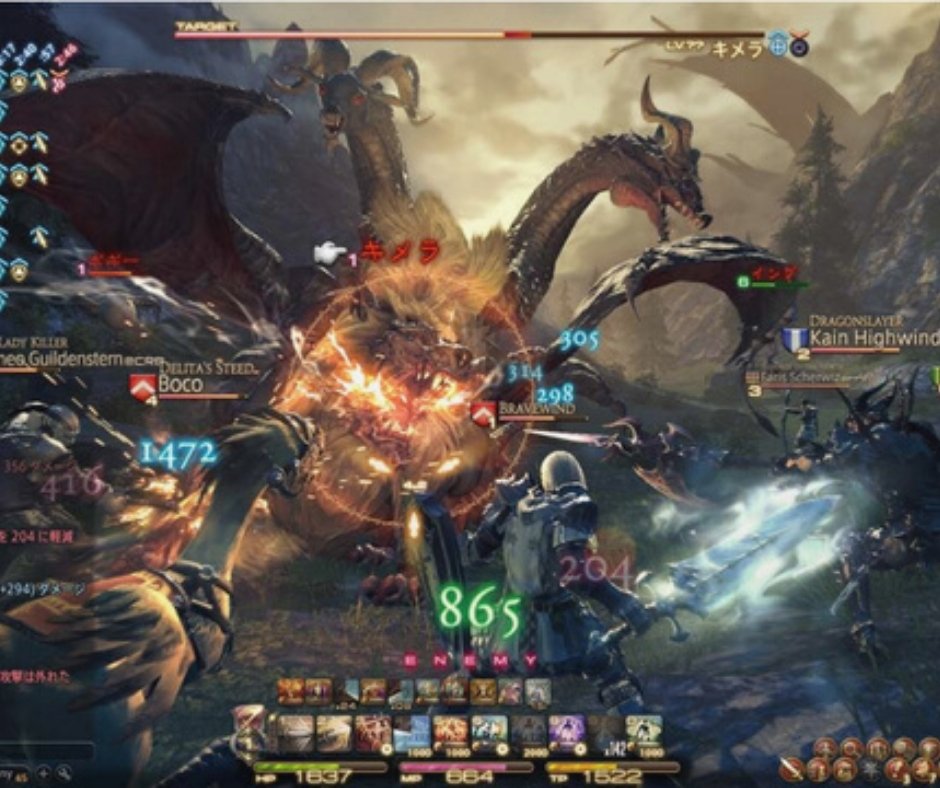This screenshot has width=940, height=788.
Task: Cast the orange fiery burst hotbar ability
Action: pyautogui.click(x=450, y=733)
